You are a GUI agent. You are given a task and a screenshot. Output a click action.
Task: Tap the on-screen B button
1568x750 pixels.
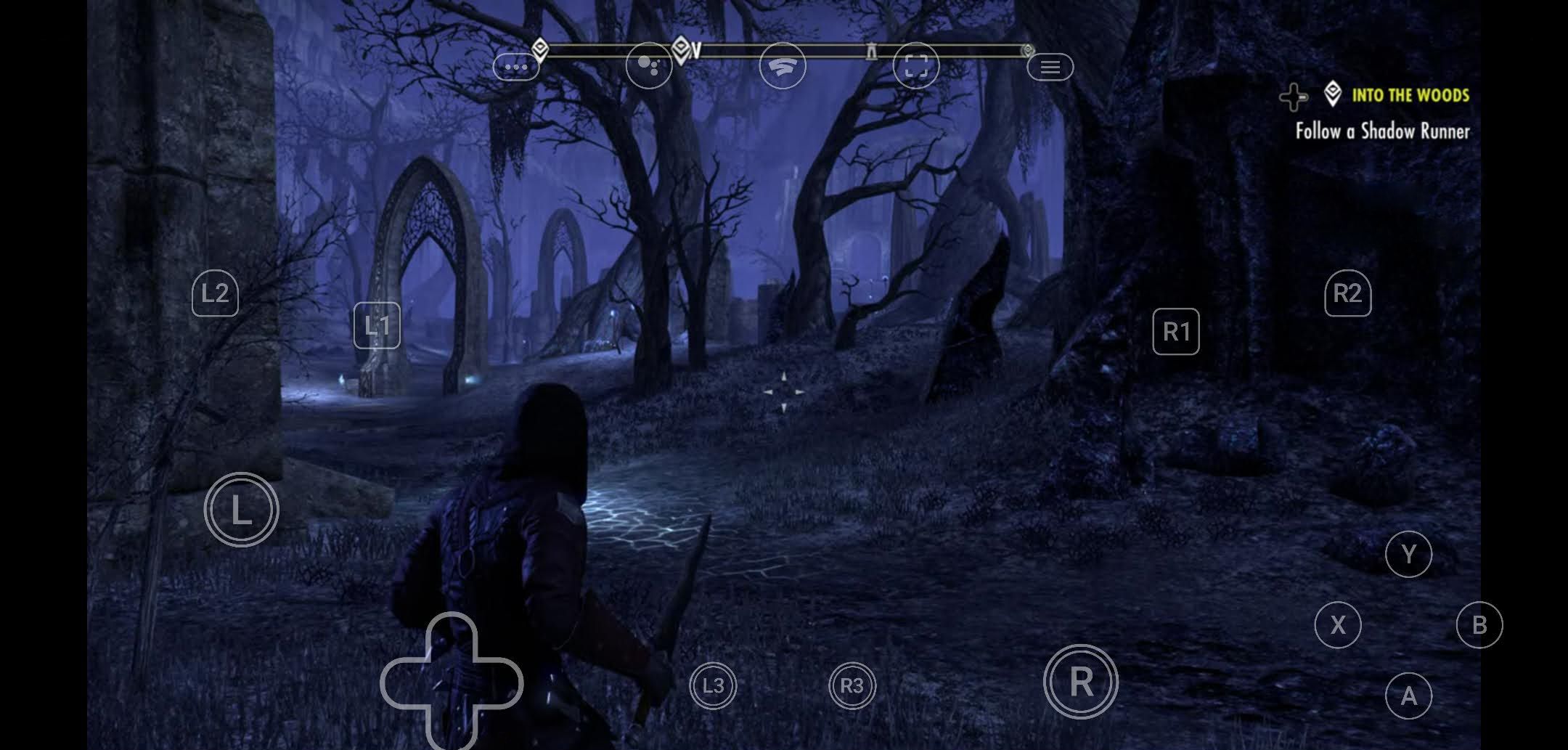pos(1479,625)
